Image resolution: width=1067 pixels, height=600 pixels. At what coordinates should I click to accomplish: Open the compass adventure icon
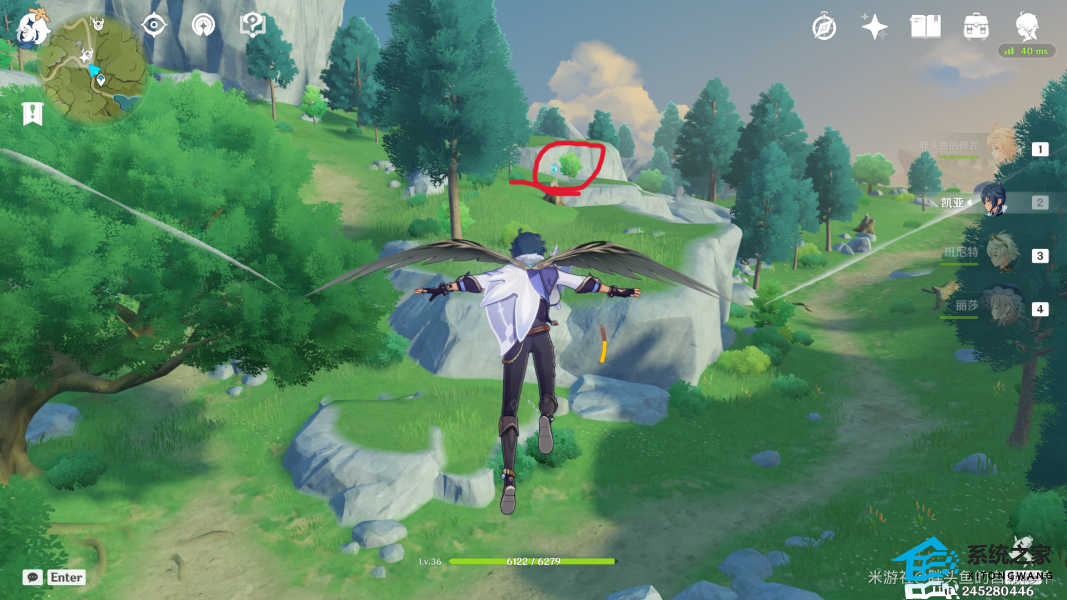click(x=824, y=27)
